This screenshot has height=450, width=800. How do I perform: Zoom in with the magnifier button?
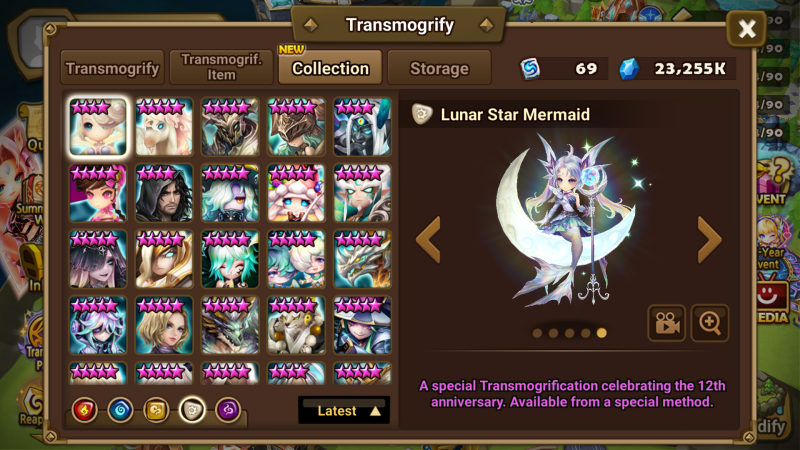710,323
